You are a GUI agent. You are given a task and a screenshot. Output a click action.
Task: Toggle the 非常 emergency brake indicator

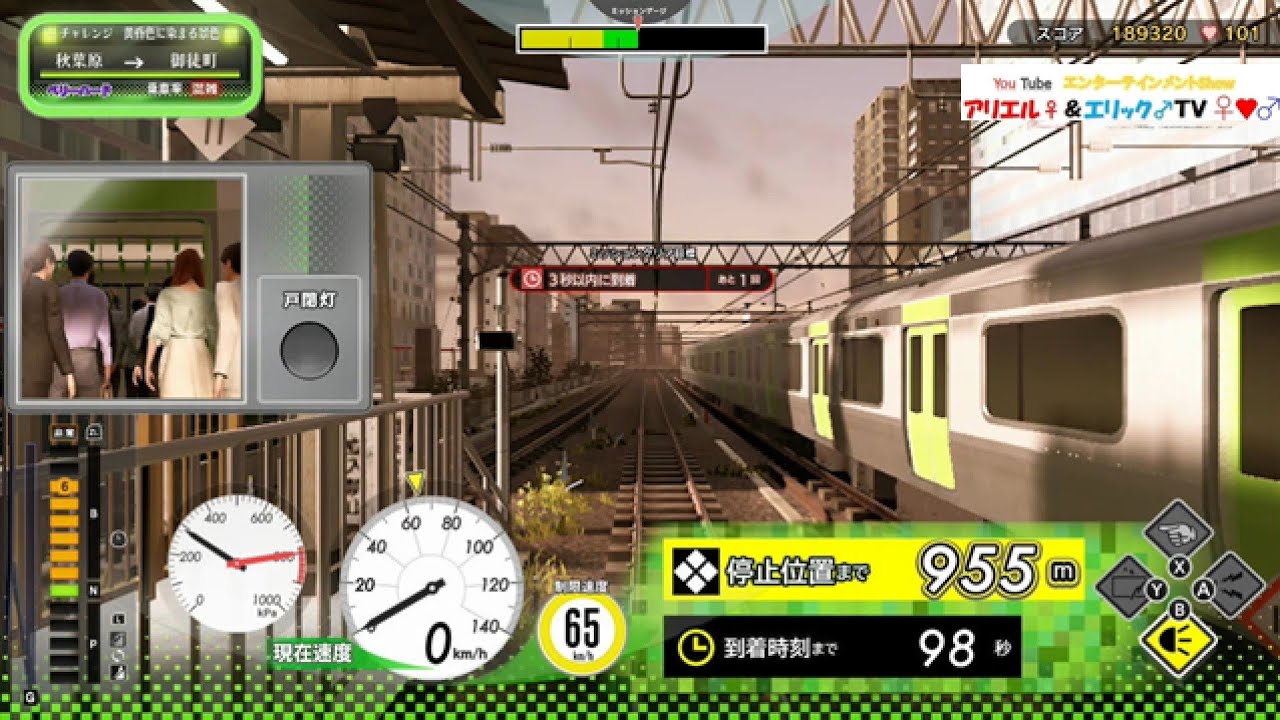tap(63, 431)
